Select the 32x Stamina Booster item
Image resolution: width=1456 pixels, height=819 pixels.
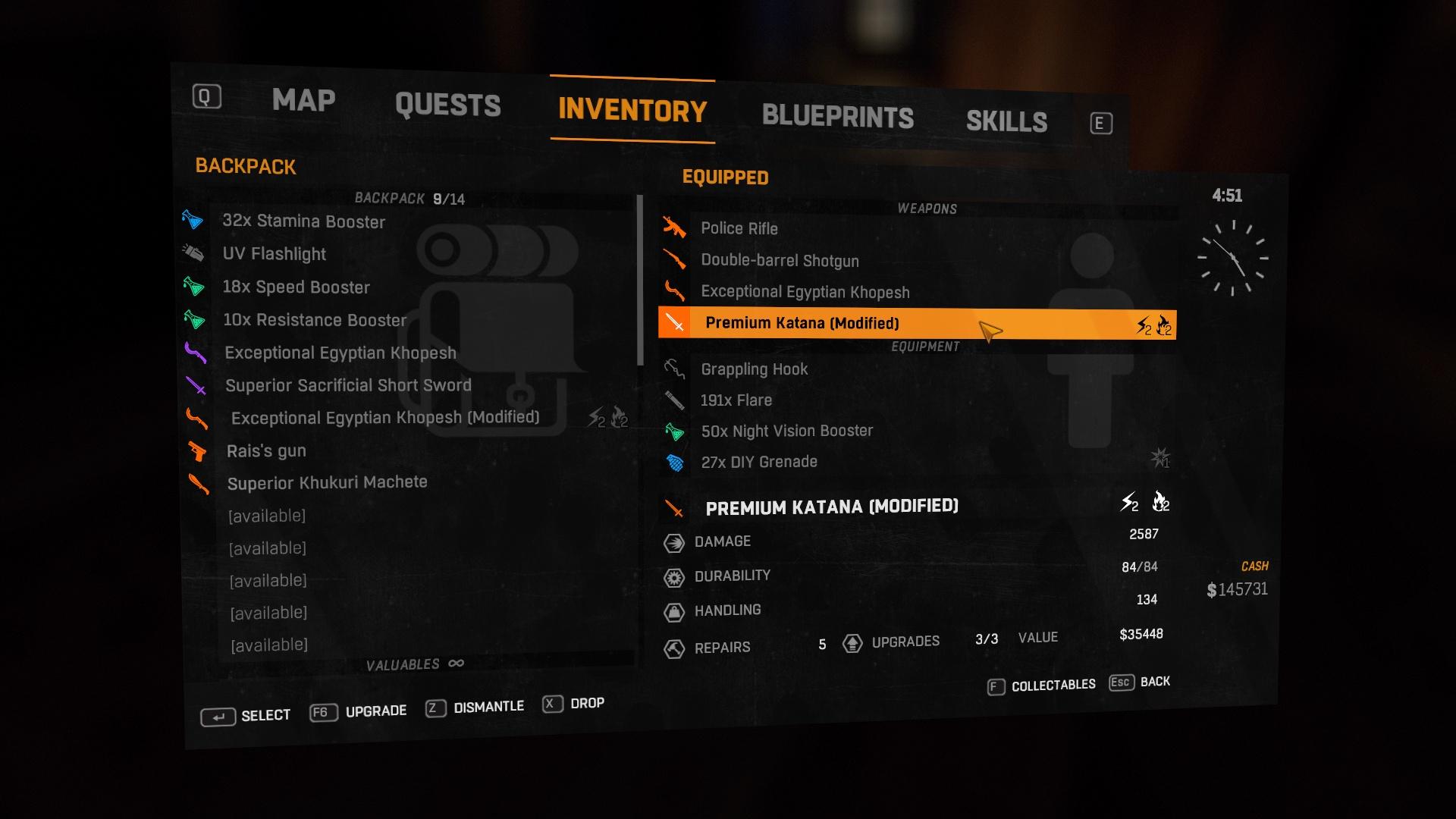tap(303, 221)
